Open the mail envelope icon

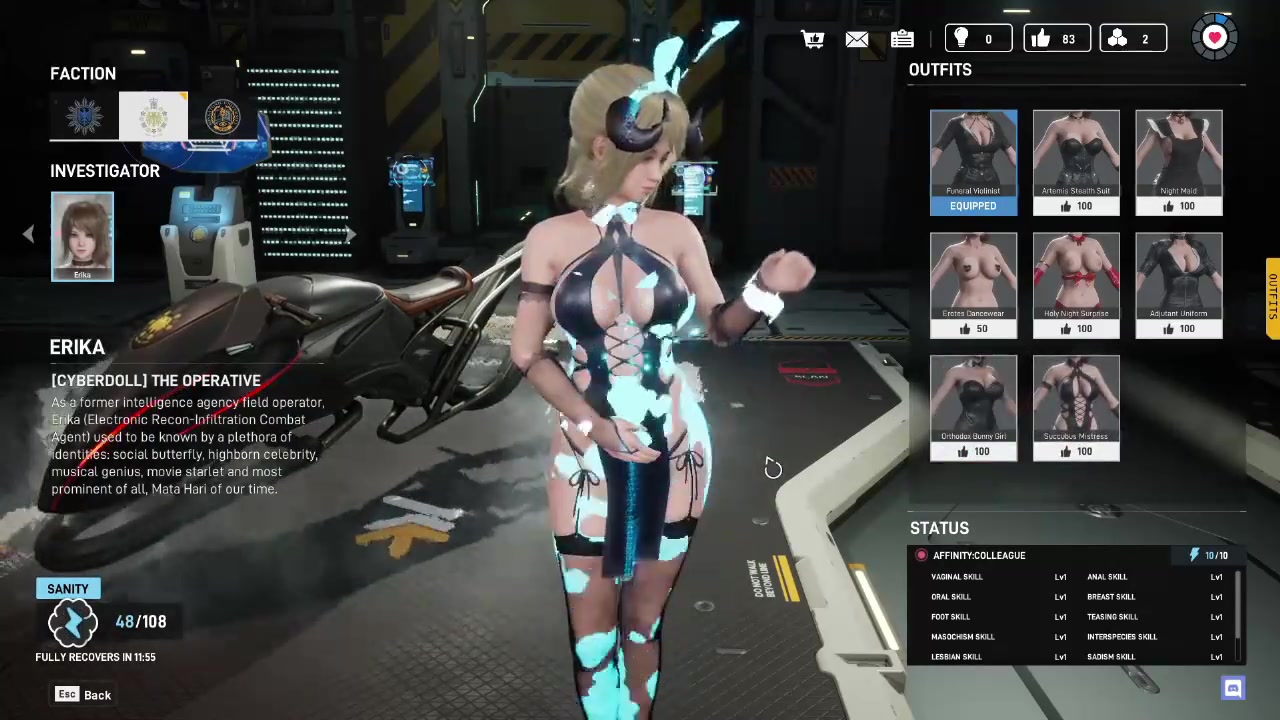(x=857, y=39)
